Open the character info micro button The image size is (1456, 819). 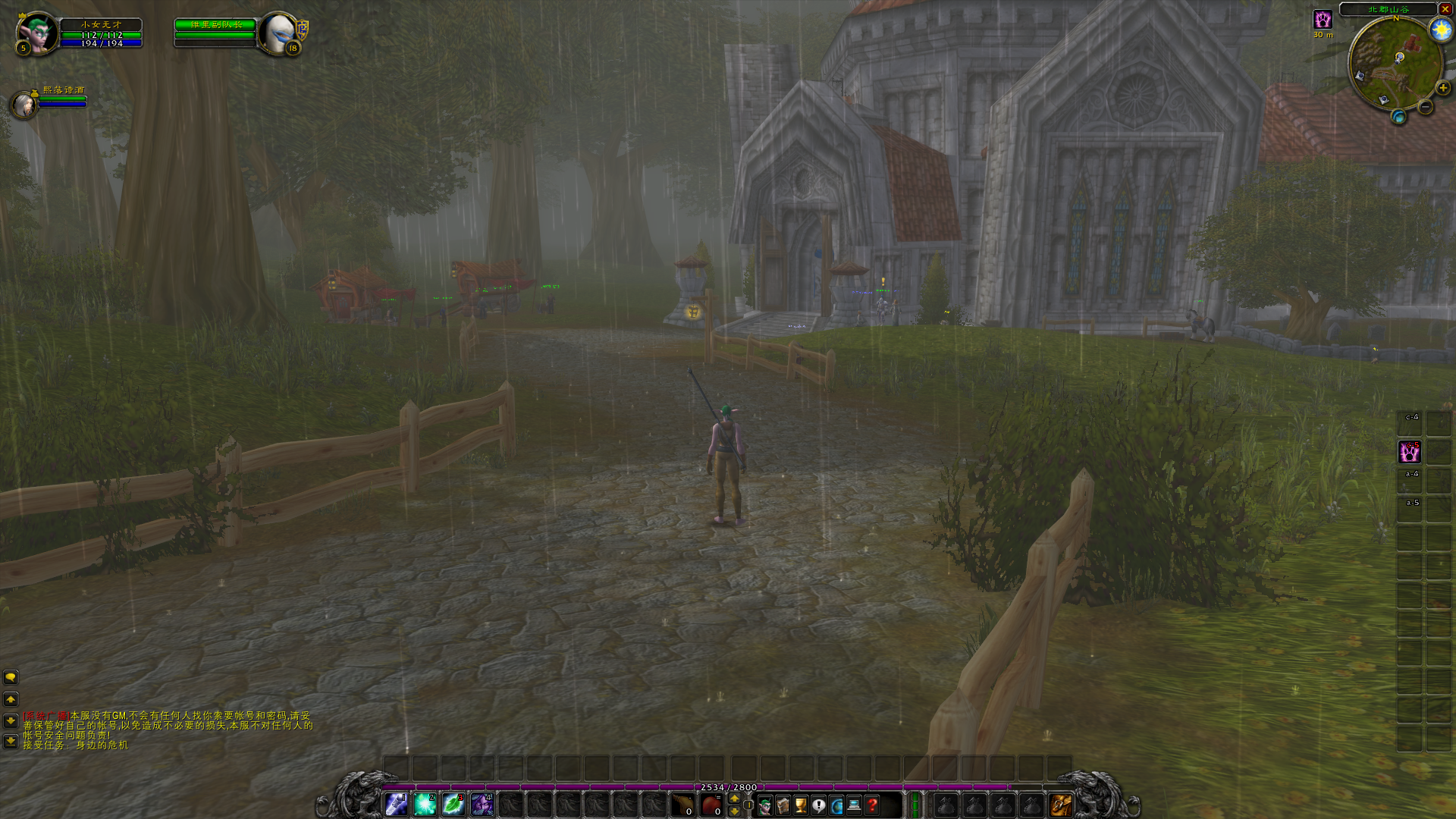coord(764,805)
